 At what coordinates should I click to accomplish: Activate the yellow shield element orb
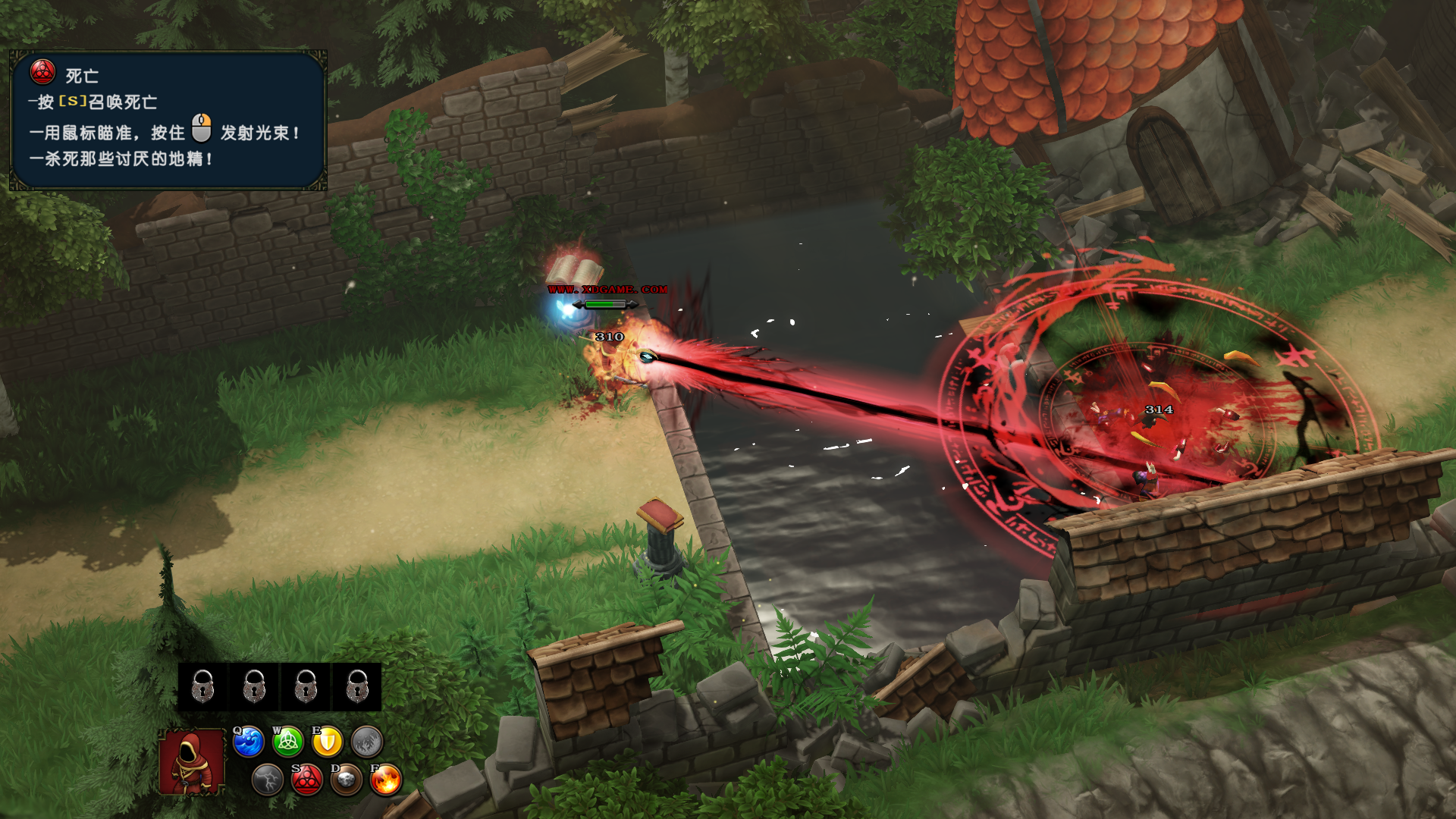[x=328, y=742]
